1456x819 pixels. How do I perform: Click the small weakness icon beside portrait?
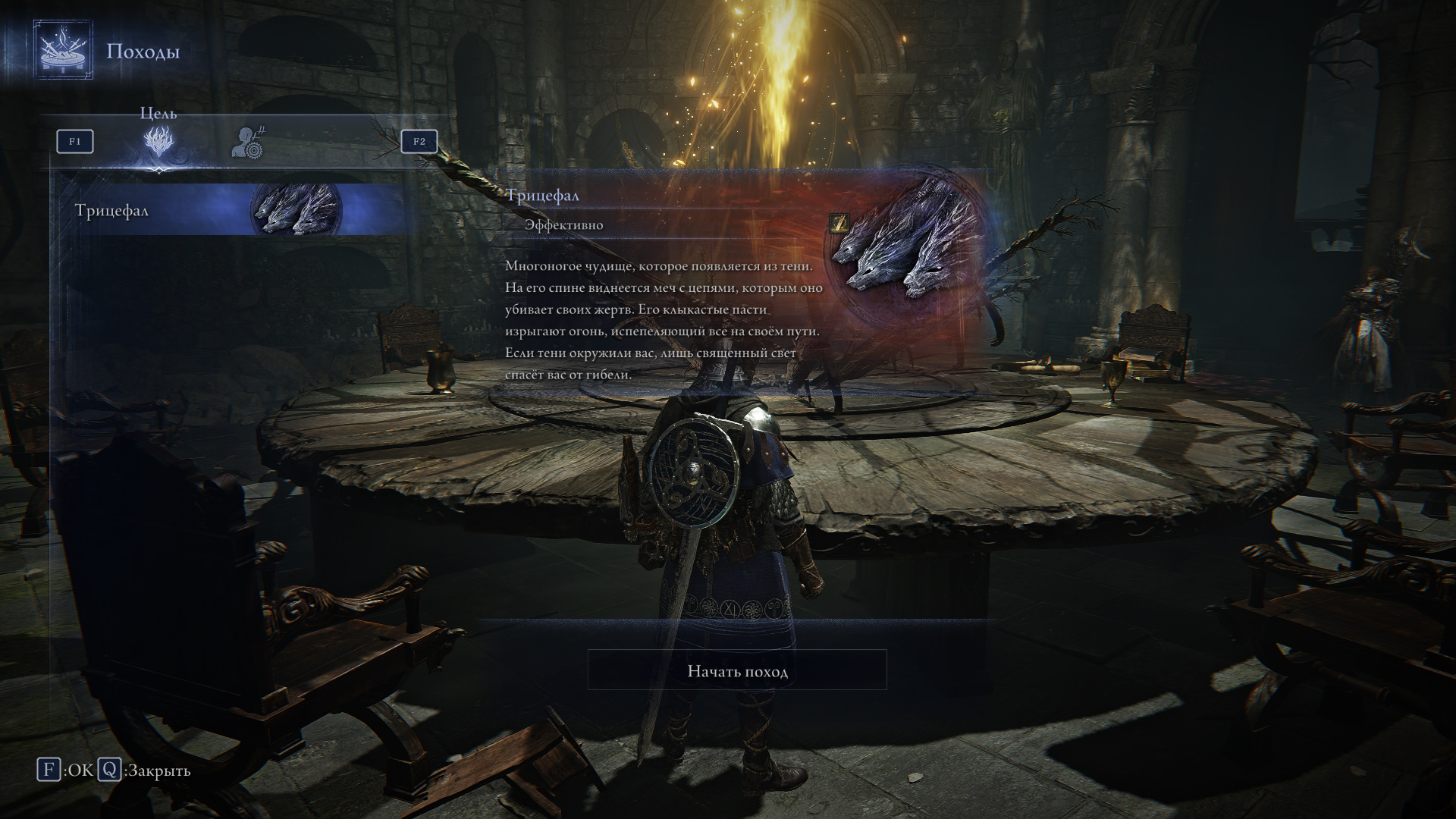839,222
